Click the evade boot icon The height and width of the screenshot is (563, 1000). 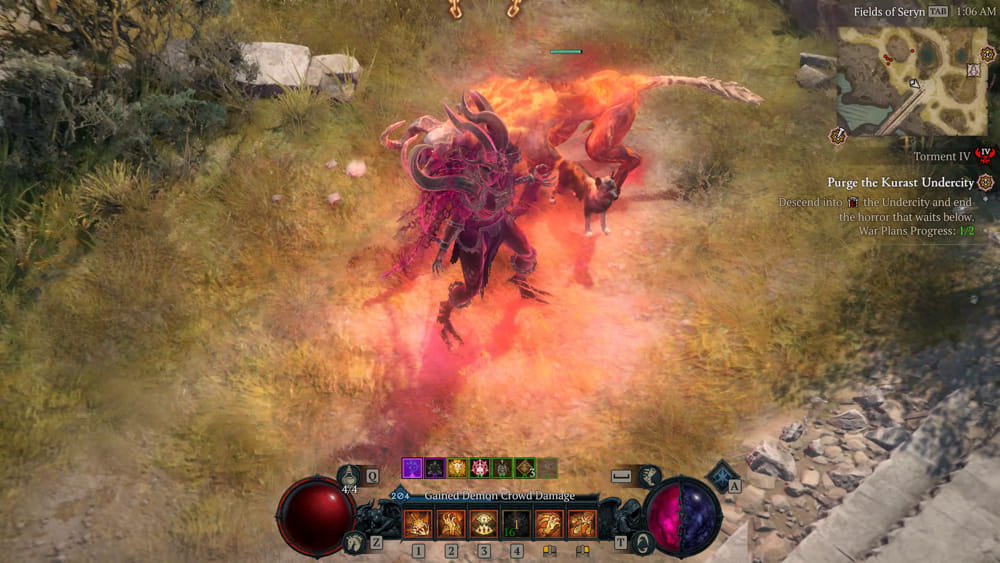647,477
